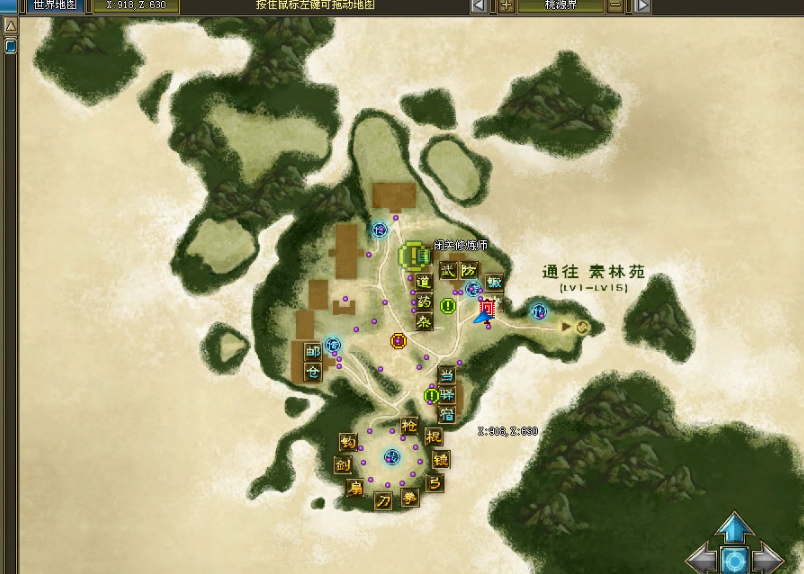The image size is (804, 574).
Task: Select the 药 medicine shop marker
Action: tap(423, 302)
